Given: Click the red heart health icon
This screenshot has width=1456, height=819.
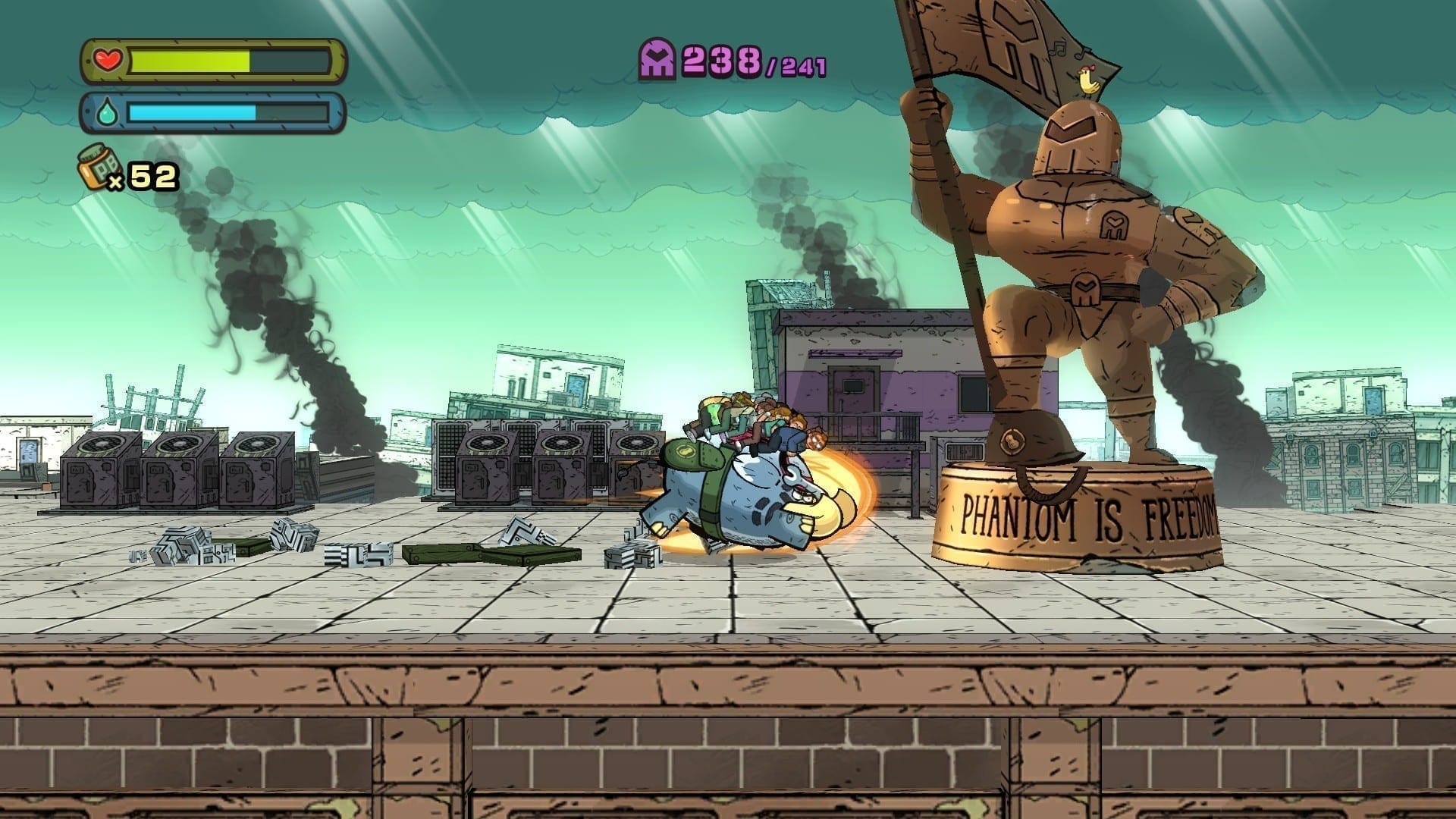Looking at the screenshot, I should (x=107, y=60).
